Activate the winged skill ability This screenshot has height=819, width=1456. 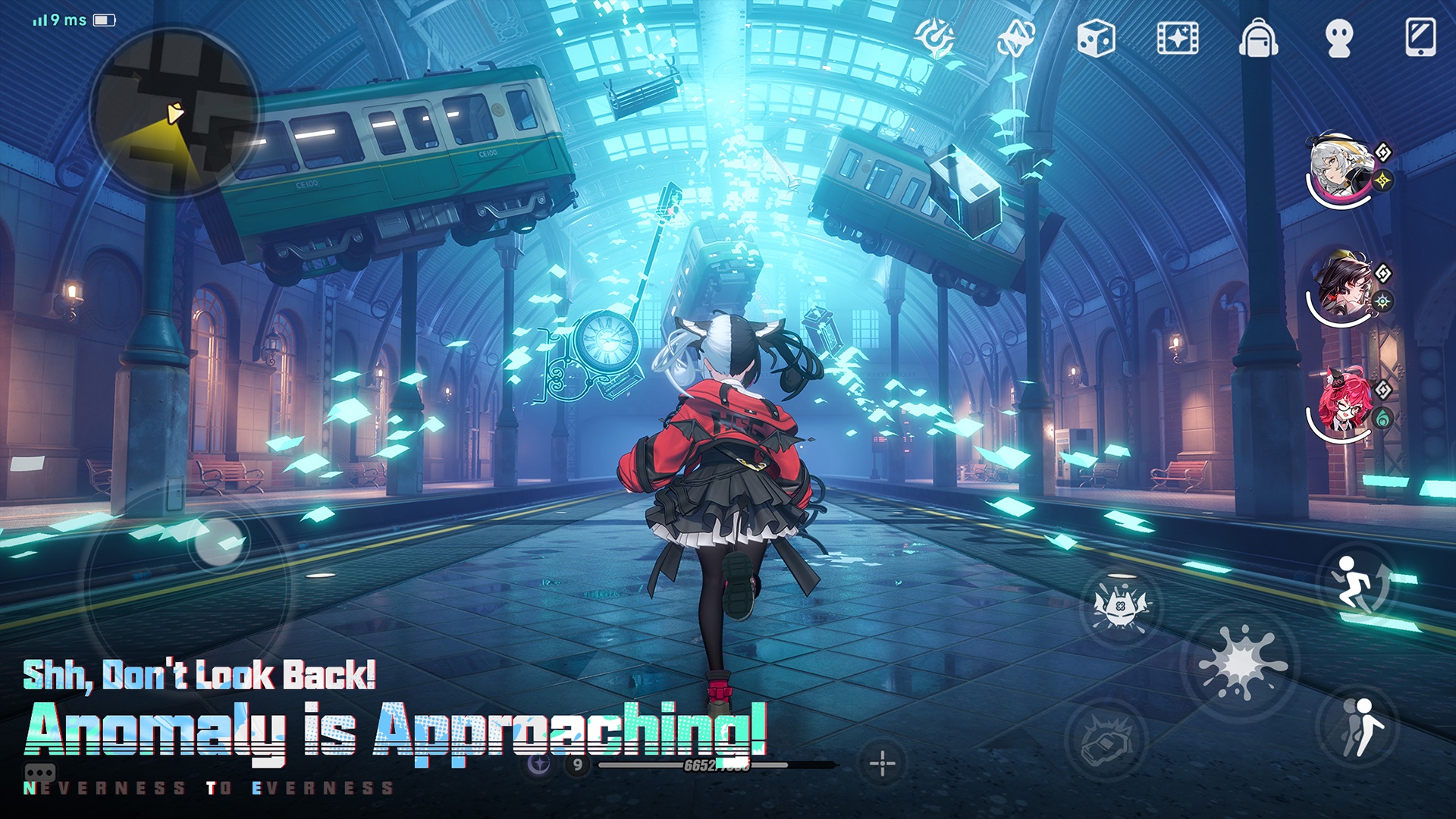1120,607
